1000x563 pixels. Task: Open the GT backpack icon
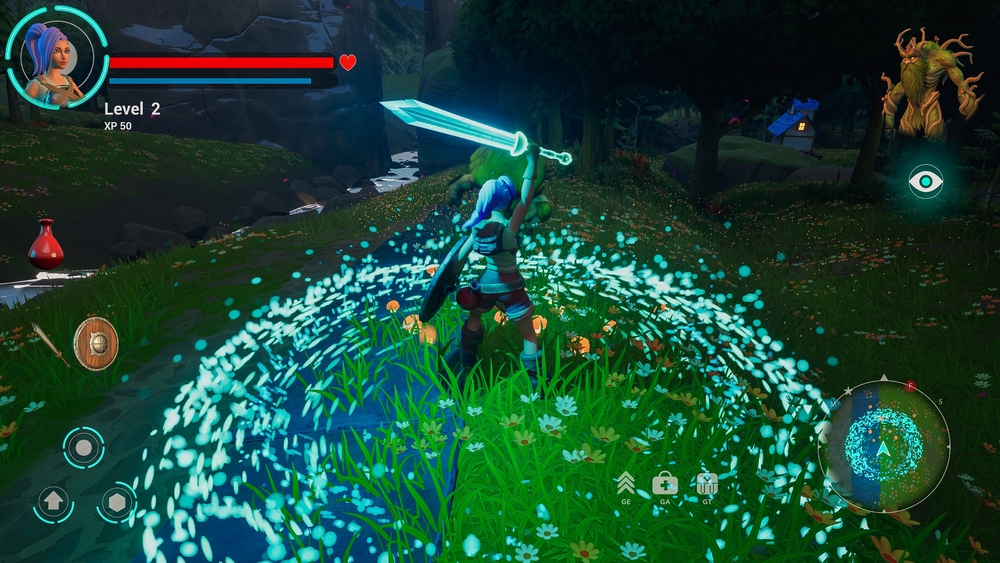tap(707, 484)
